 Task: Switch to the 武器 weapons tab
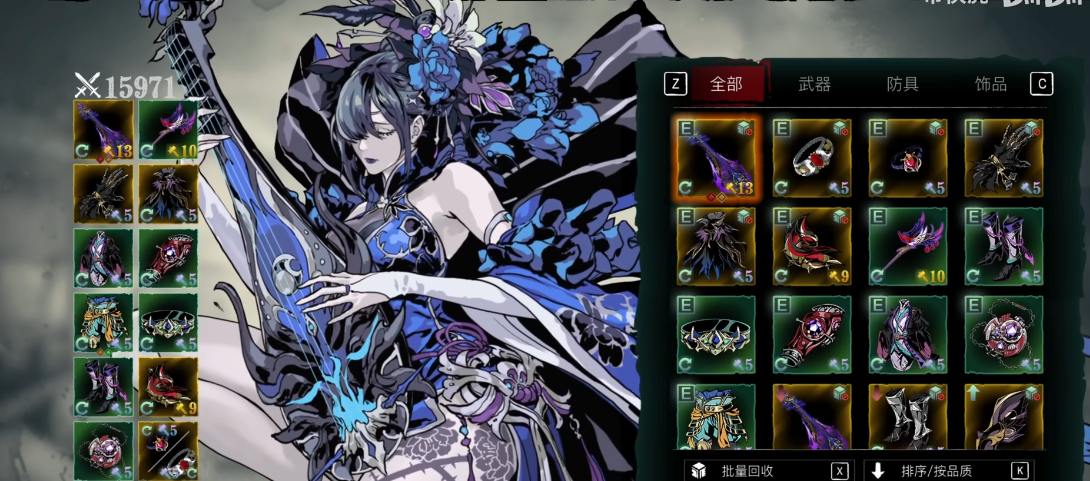pos(814,84)
